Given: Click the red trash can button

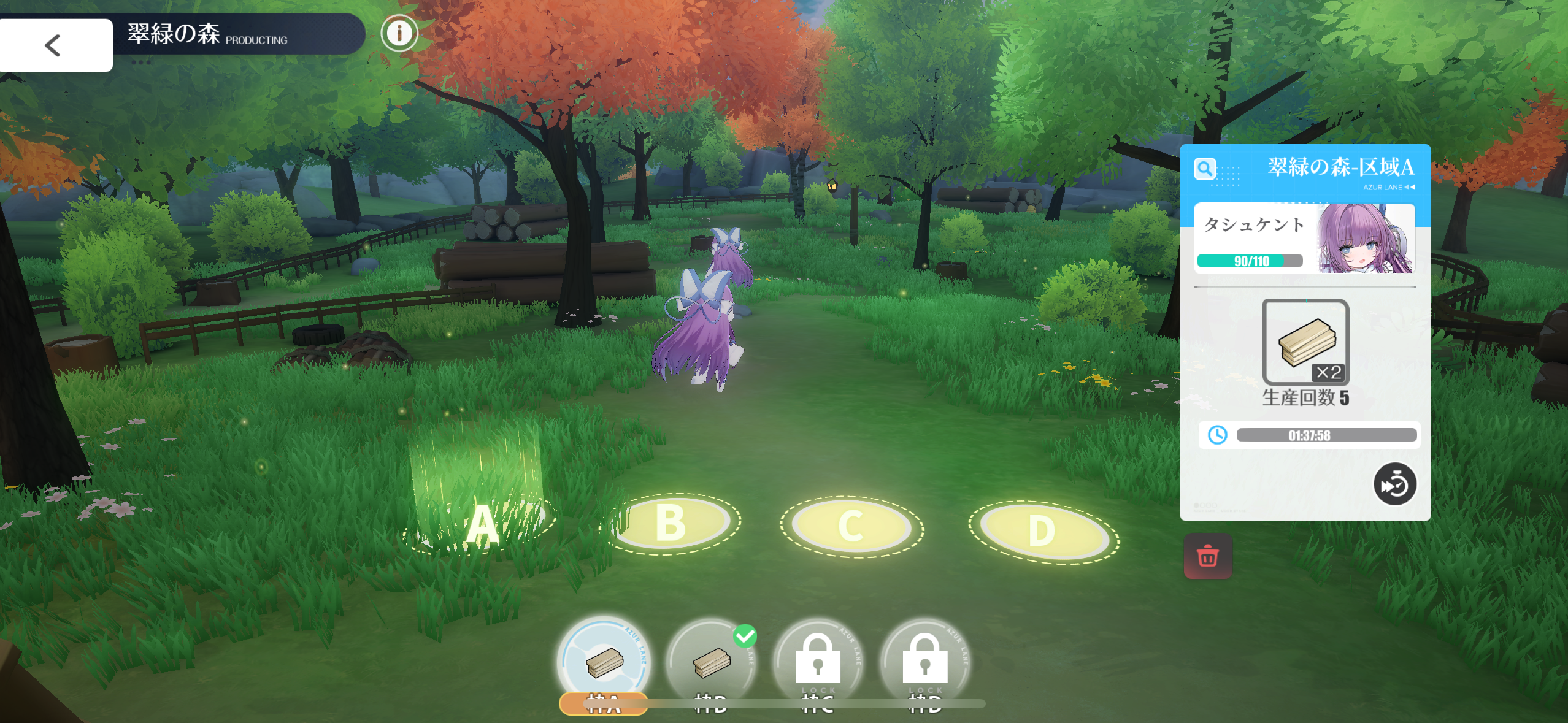Looking at the screenshot, I should point(1207,557).
